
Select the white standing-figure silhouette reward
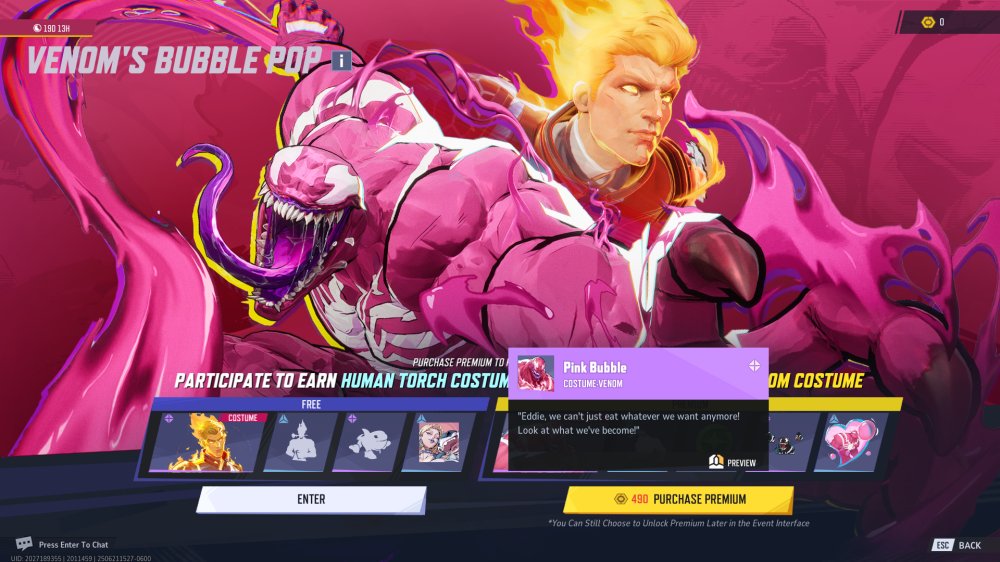297,442
